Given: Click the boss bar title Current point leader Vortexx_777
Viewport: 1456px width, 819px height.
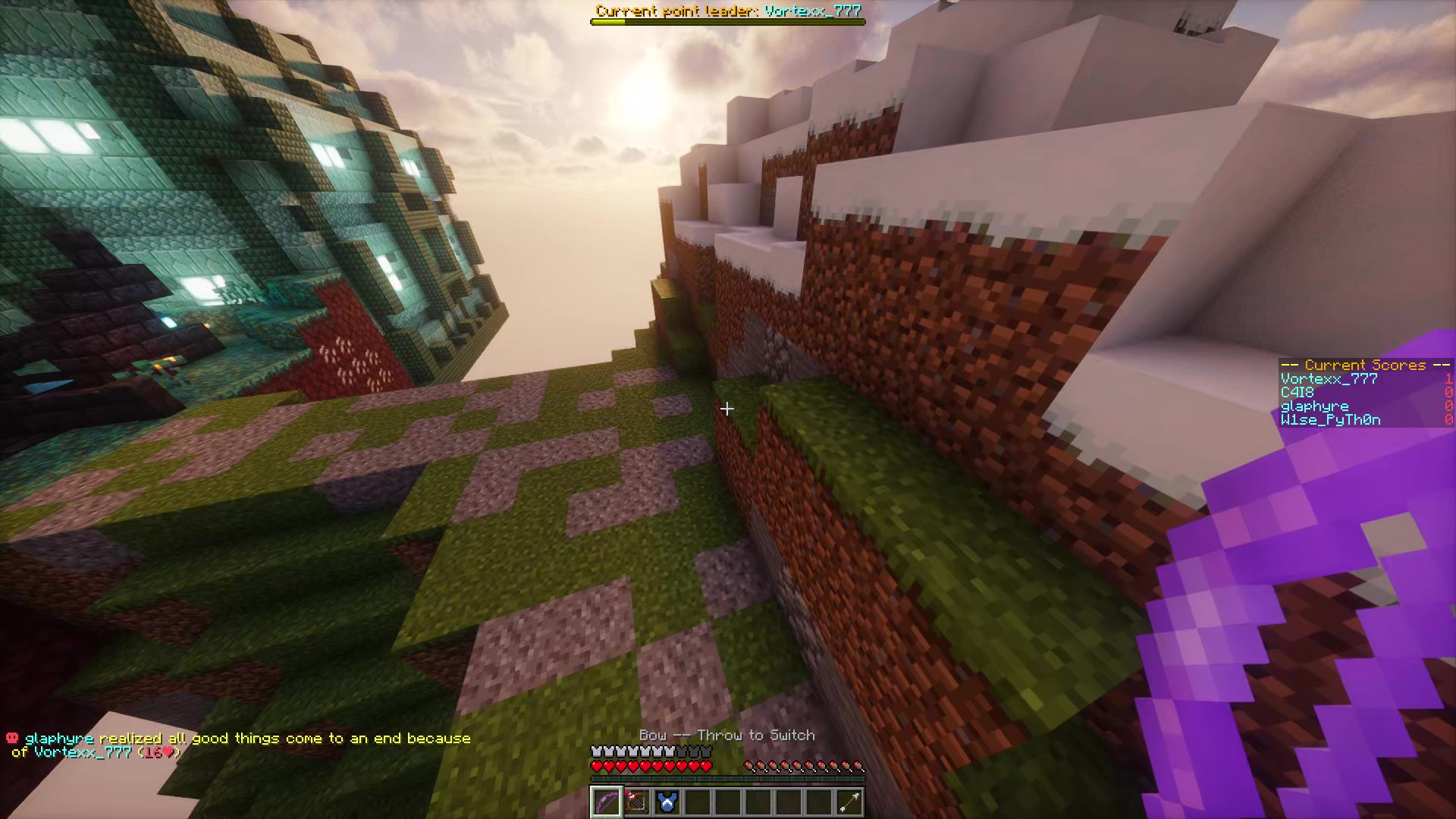Looking at the screenshot, I should [x=727, y=11].
